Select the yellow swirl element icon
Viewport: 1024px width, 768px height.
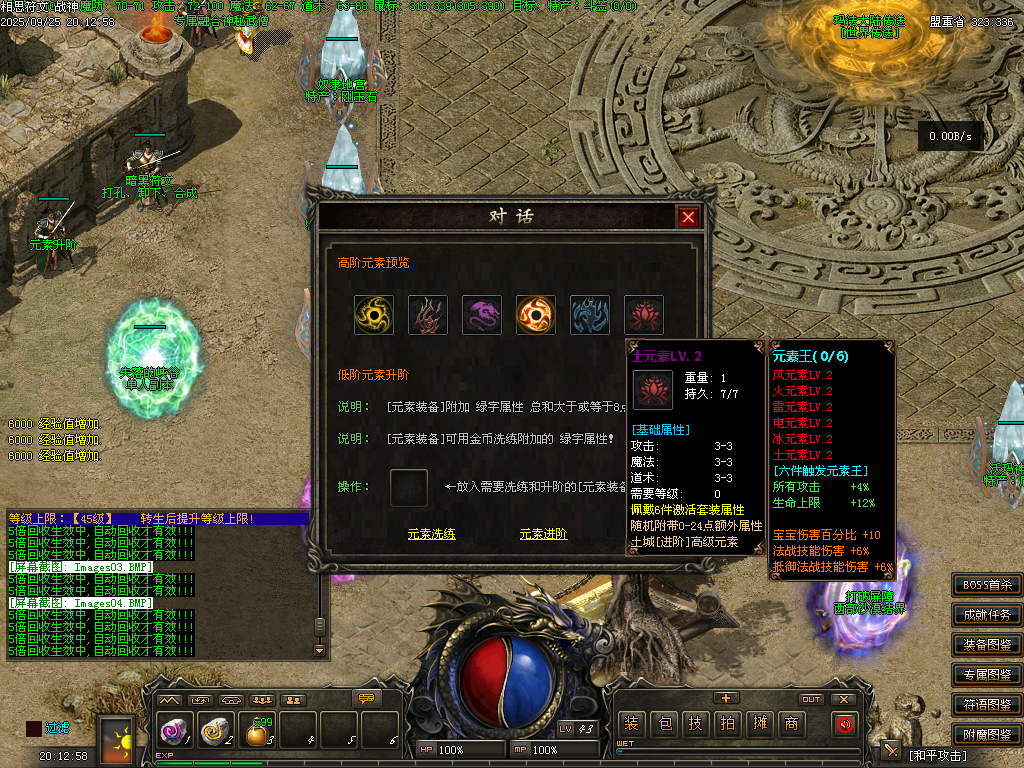374,315
